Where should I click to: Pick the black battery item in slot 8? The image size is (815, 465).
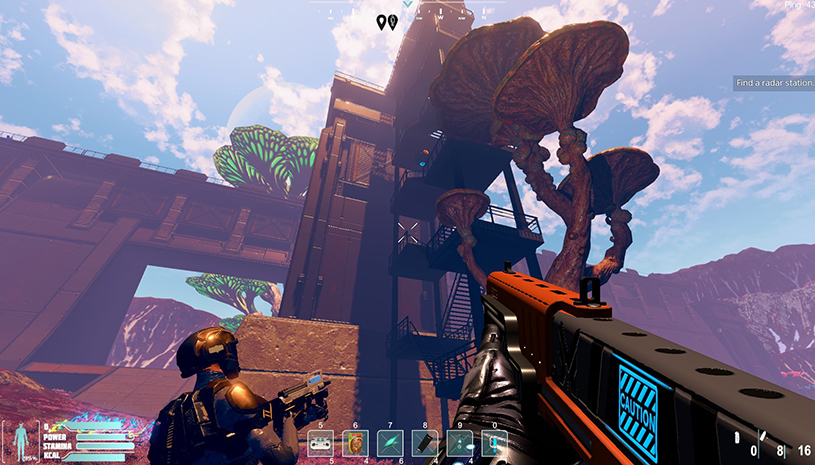[425, 443]
